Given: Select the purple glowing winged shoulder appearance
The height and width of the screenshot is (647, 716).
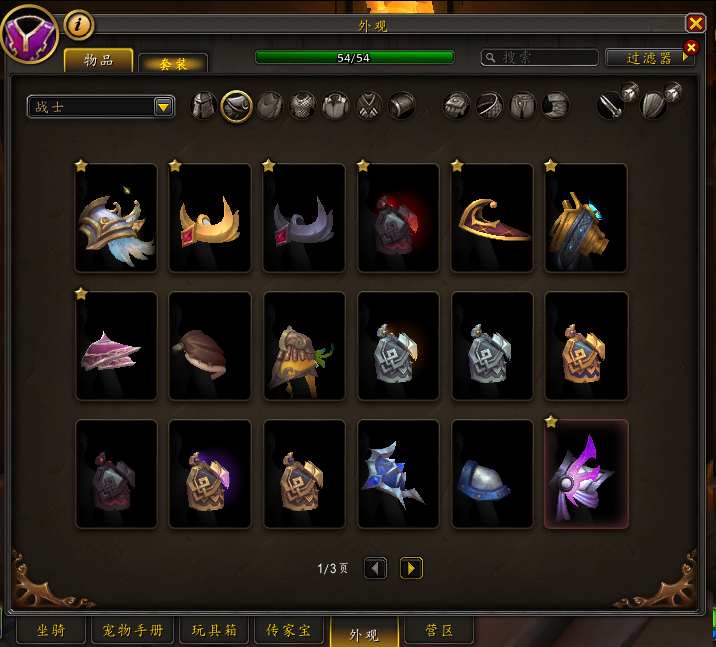Looking at the screenshot, I should (586, 473).
